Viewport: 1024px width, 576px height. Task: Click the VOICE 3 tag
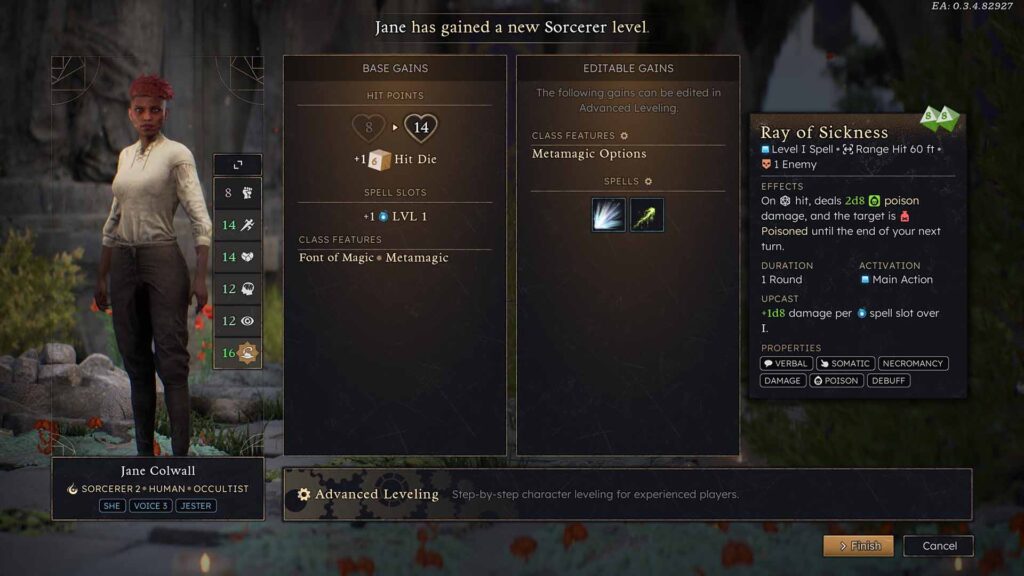150,506
